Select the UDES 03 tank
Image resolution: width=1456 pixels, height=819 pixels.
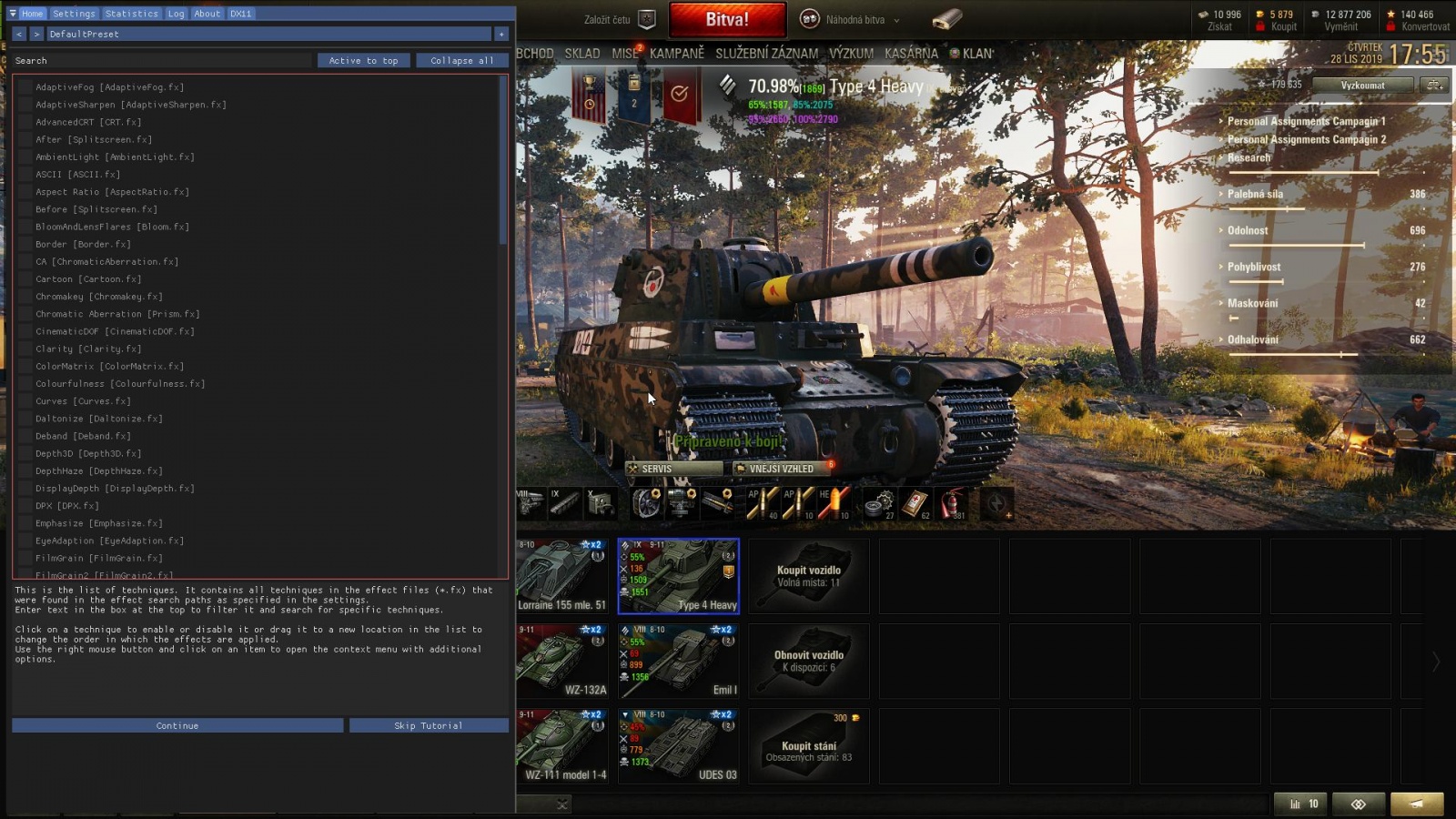tap(679, 745)
